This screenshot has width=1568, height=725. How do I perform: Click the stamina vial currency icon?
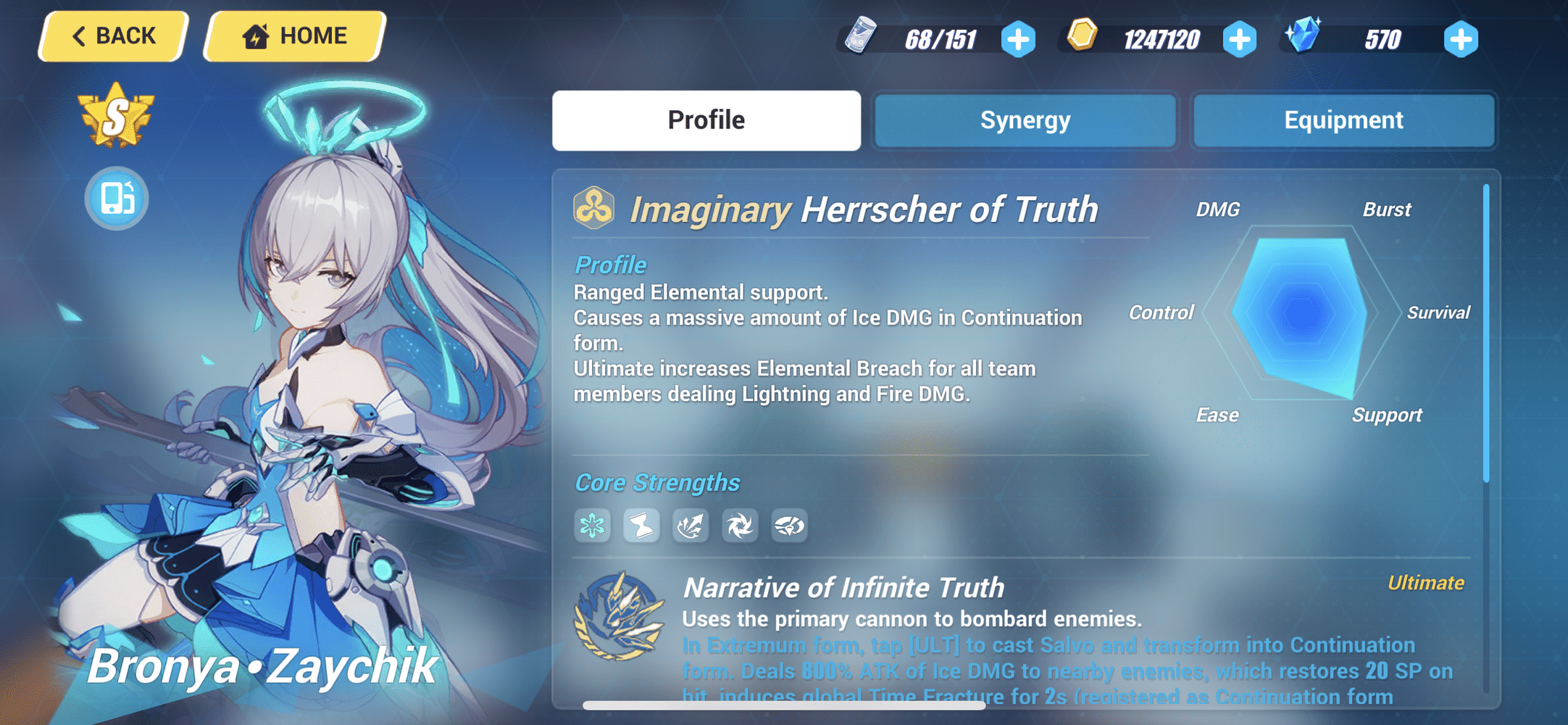[x=862, y=35]
